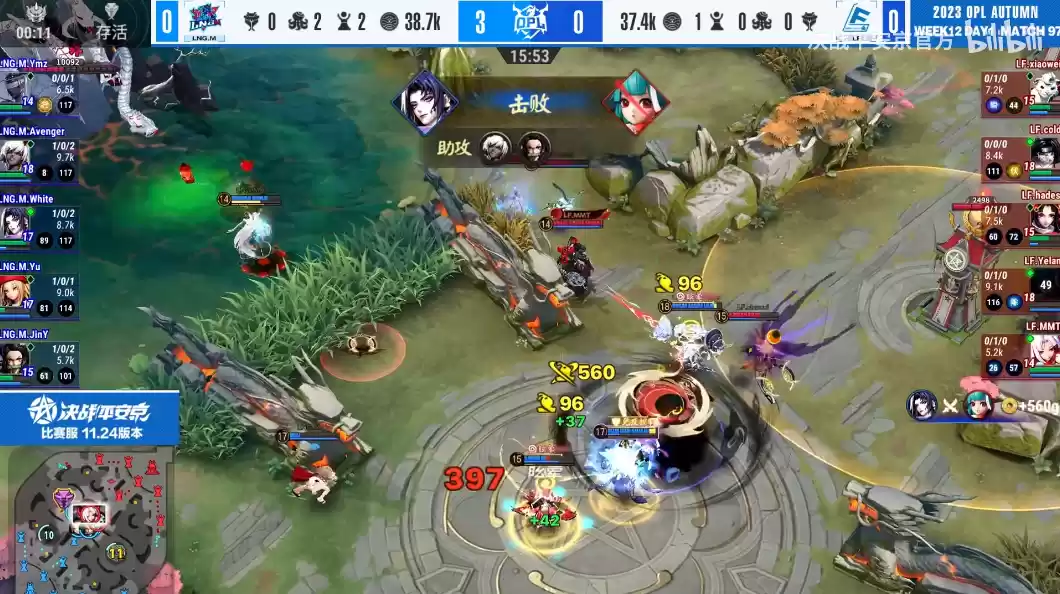This screenshot has width=1060, height=594.
Task: Select LNG.M.Yu's player portrait
Action: click(x=14, y=290)
